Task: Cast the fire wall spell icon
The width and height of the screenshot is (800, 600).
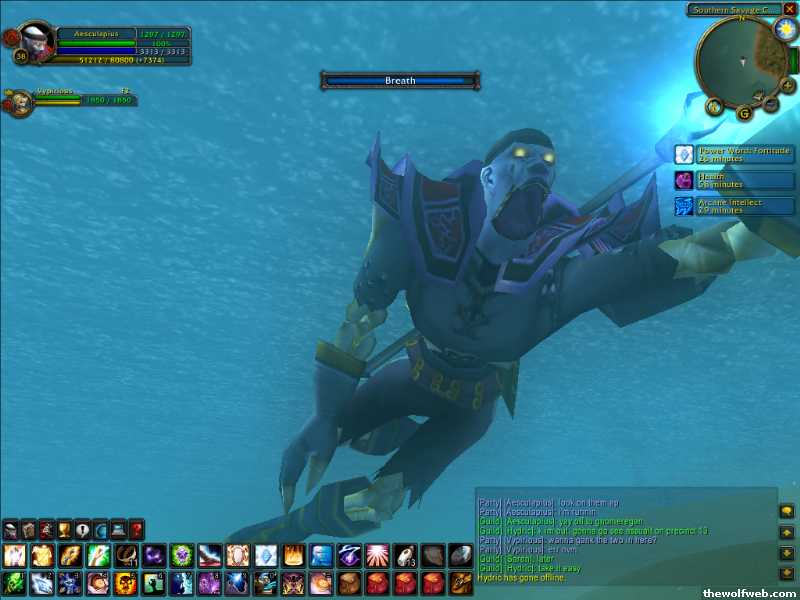Action: (x=293, y=555)
